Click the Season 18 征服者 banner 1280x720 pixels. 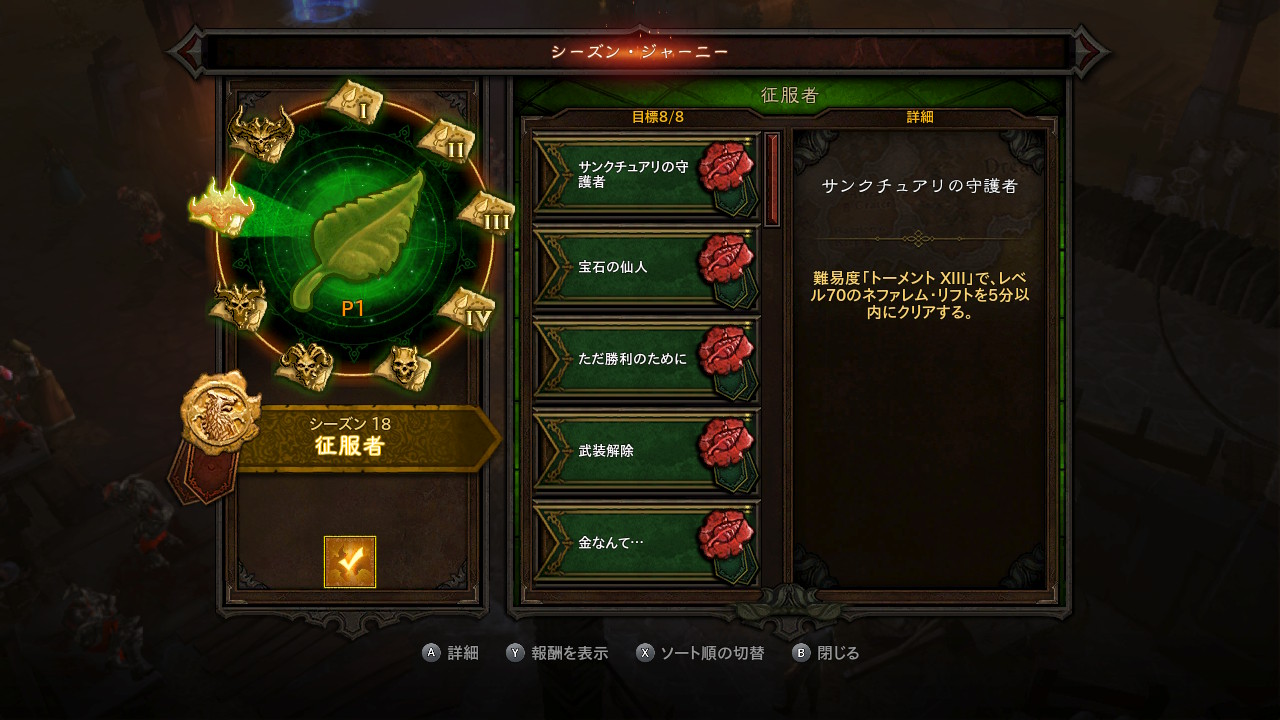(360, 438)
